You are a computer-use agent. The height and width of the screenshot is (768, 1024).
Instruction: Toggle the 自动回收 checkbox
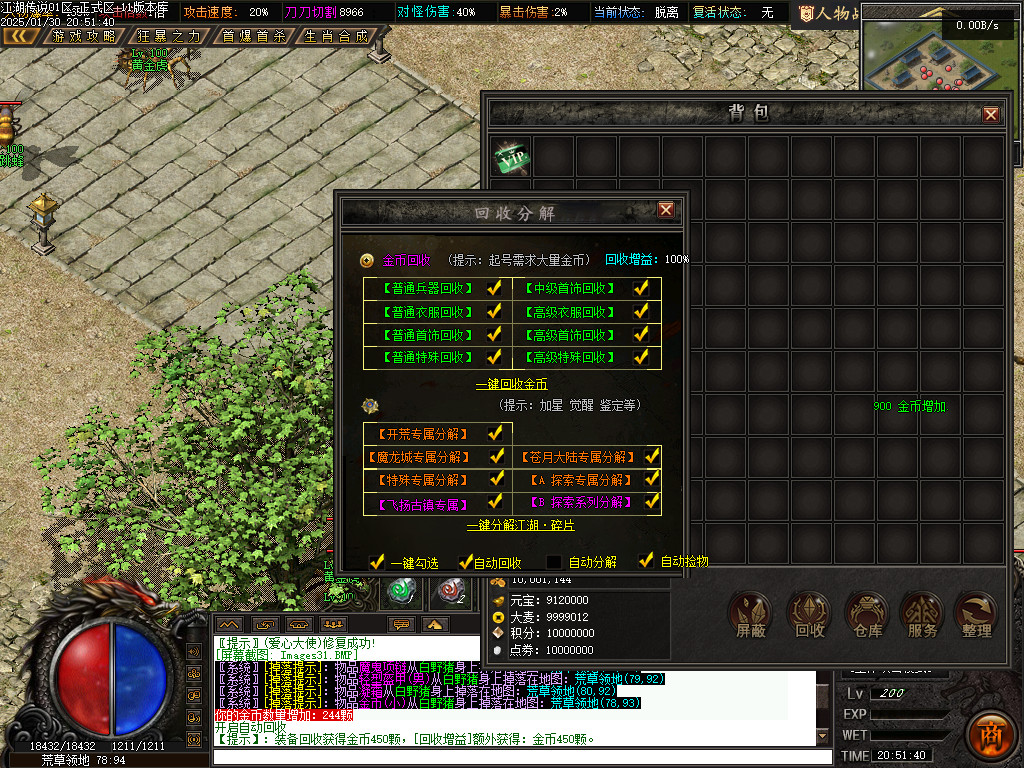465,562
